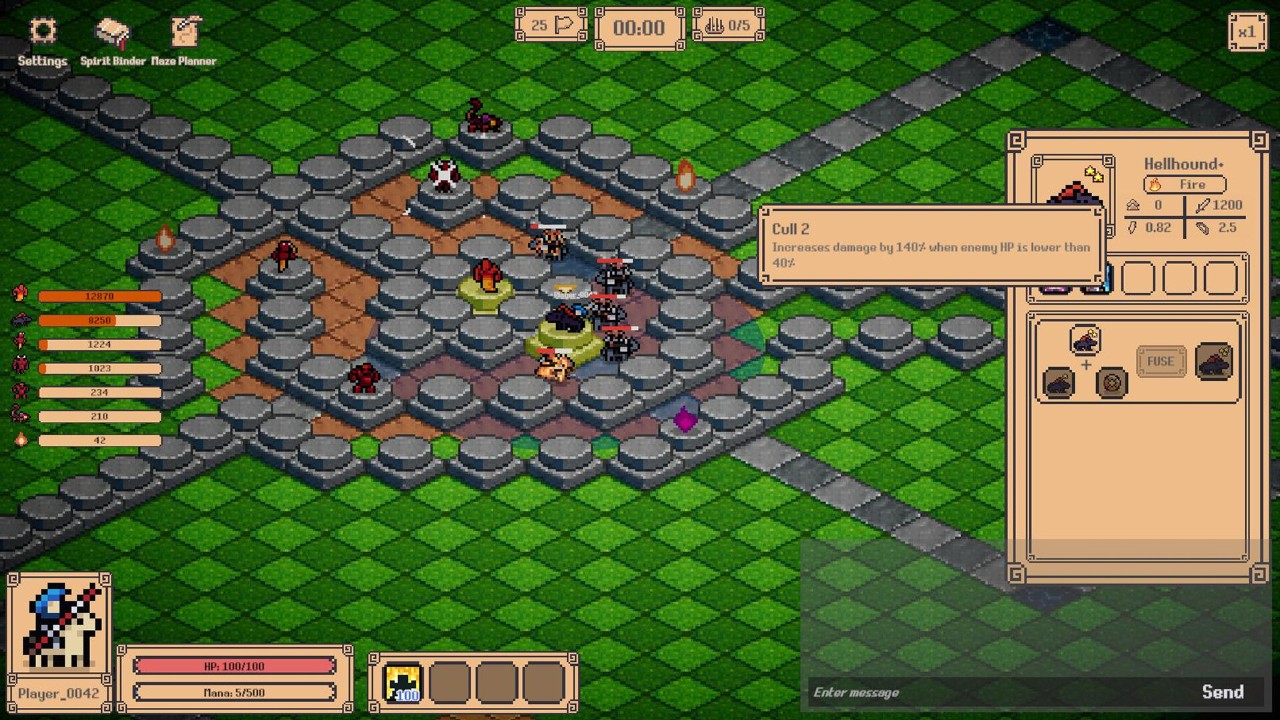The image size is (1280, 720).
Task: Open the Settings menu
Action: coord(42,41)
